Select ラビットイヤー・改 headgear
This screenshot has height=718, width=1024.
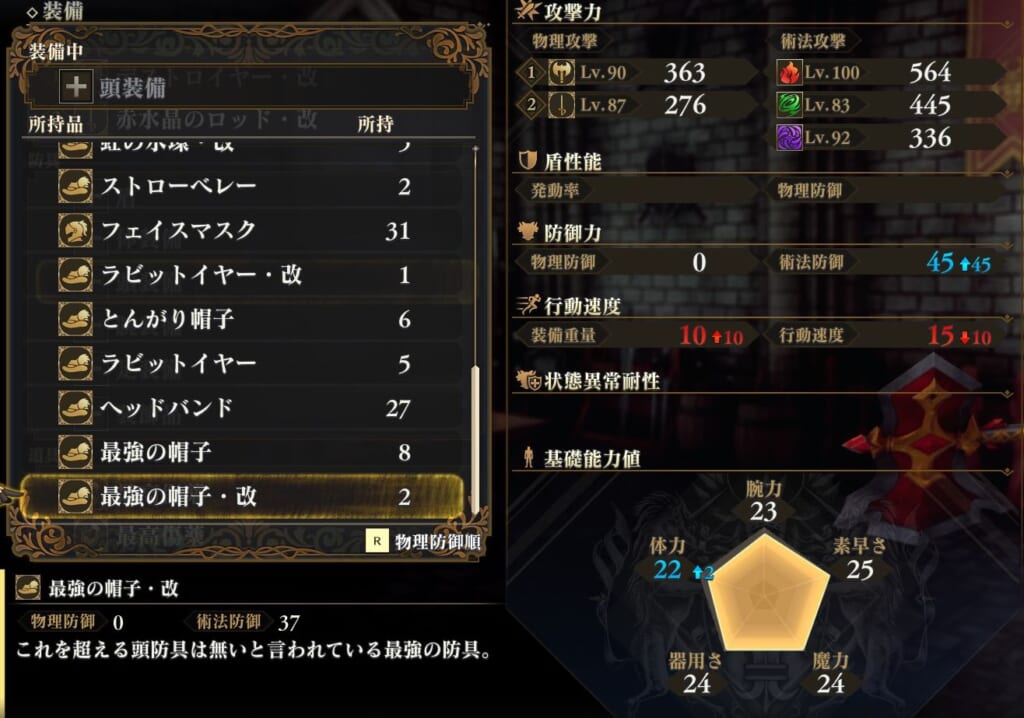[240, 275]
